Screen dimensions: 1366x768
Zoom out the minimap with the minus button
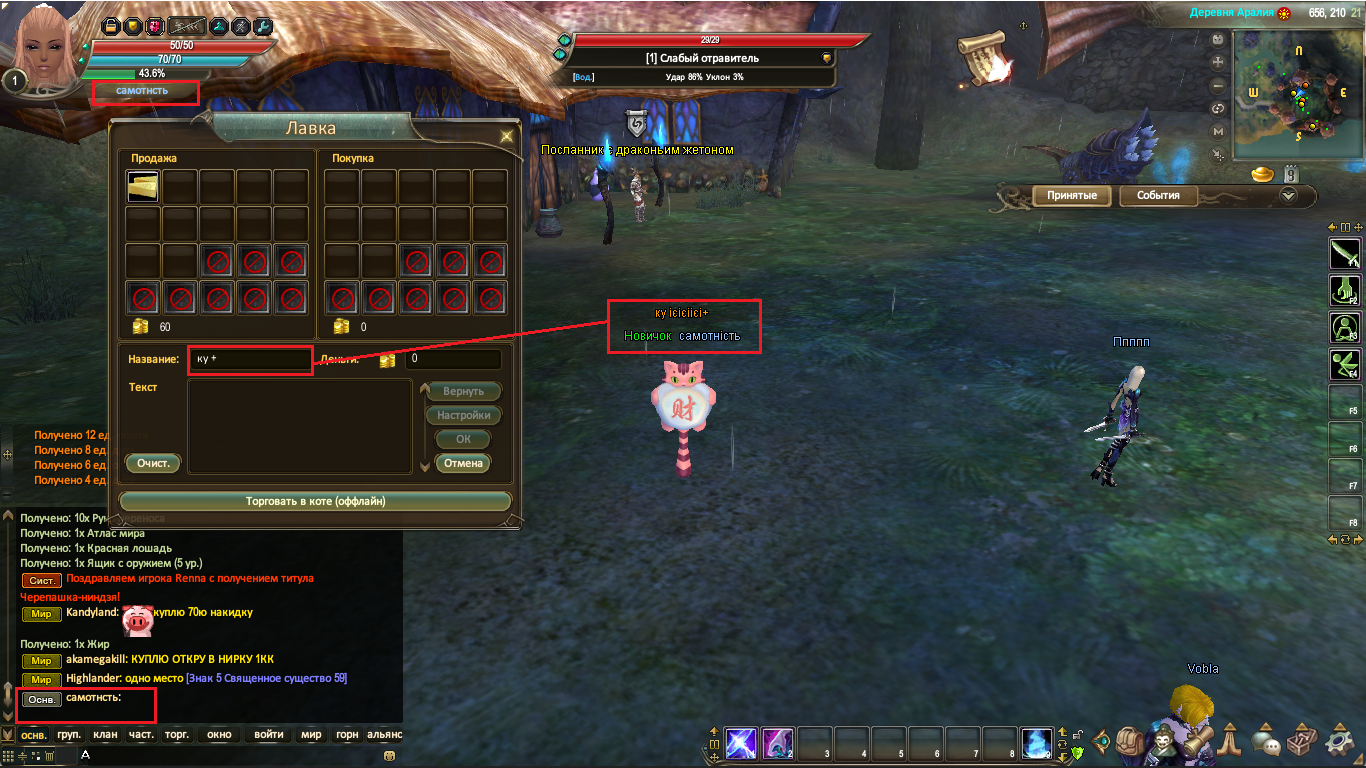[1218, 87]
